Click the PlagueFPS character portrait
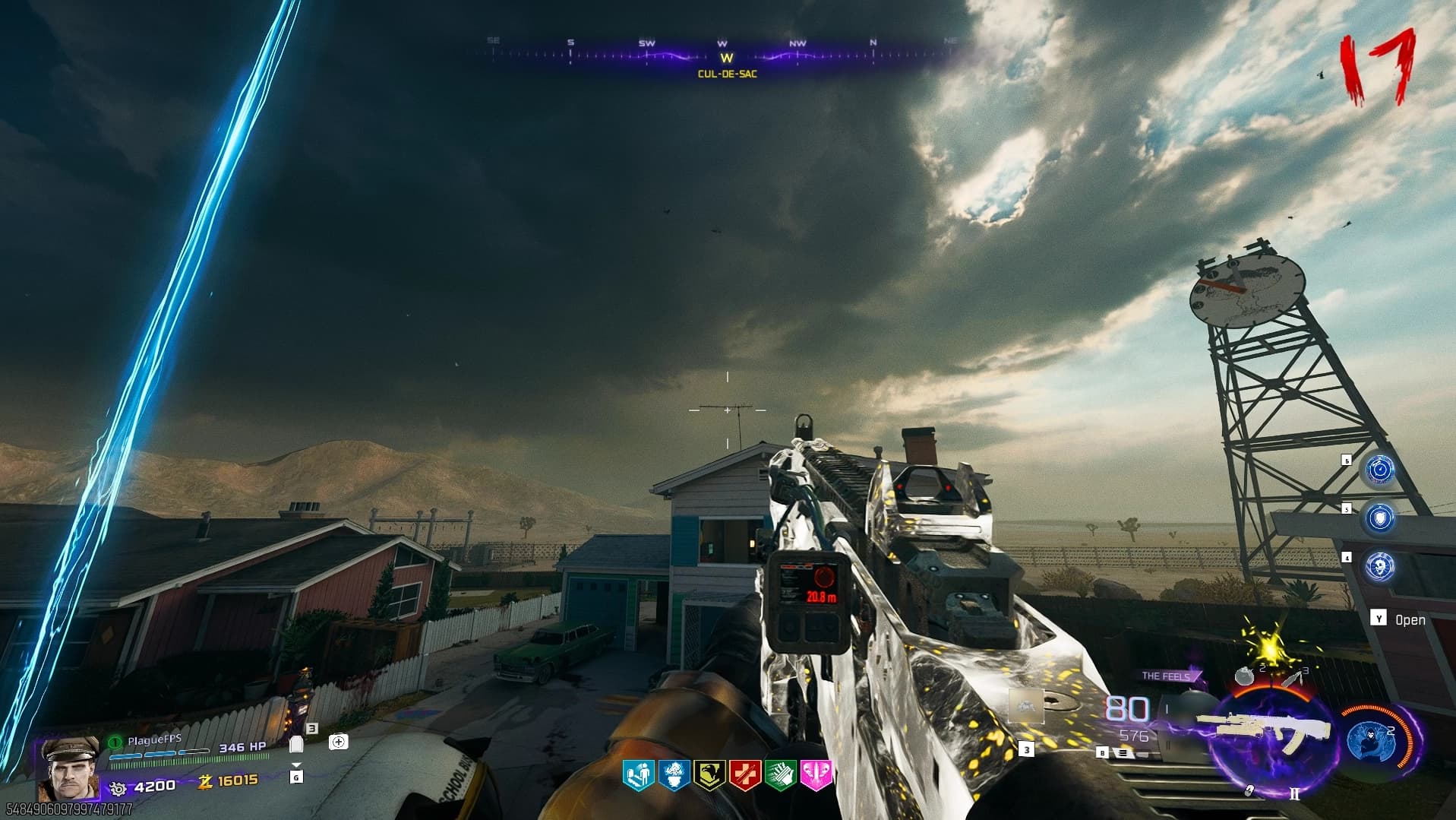The image size is (1456, 820). 69,768
